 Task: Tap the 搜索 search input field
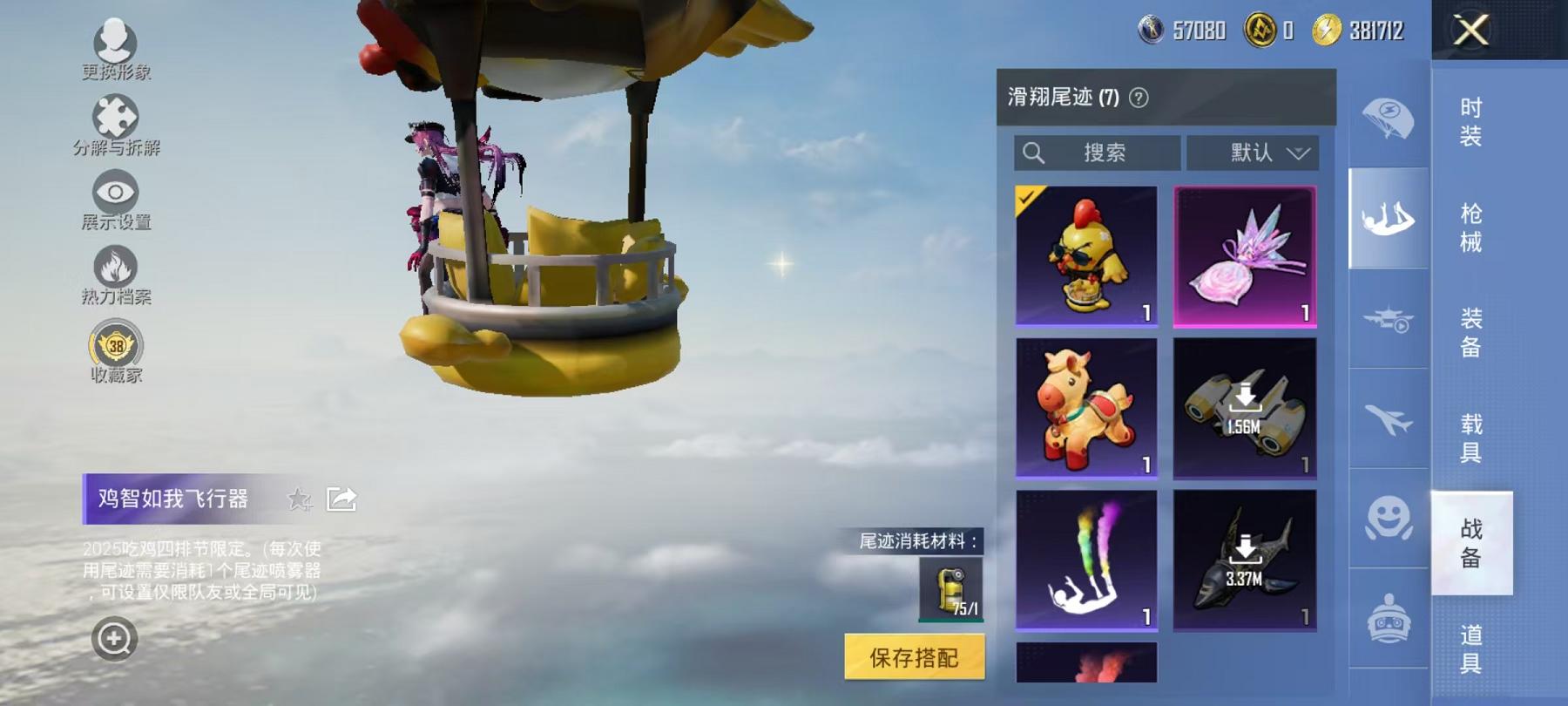(1096, 153)
